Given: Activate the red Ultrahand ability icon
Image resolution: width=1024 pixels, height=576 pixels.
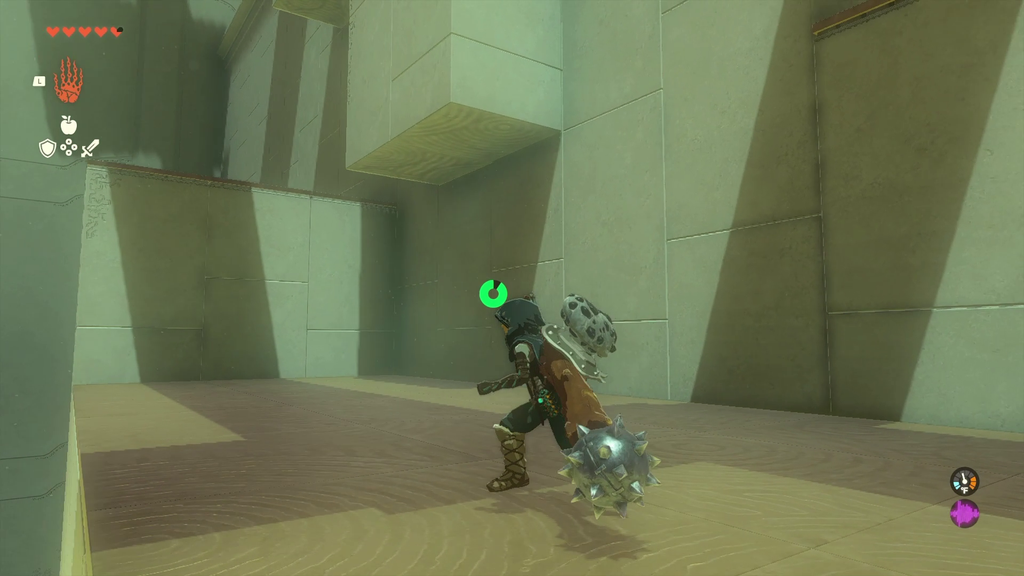Looking at the screenshot, I should [68, 81].
